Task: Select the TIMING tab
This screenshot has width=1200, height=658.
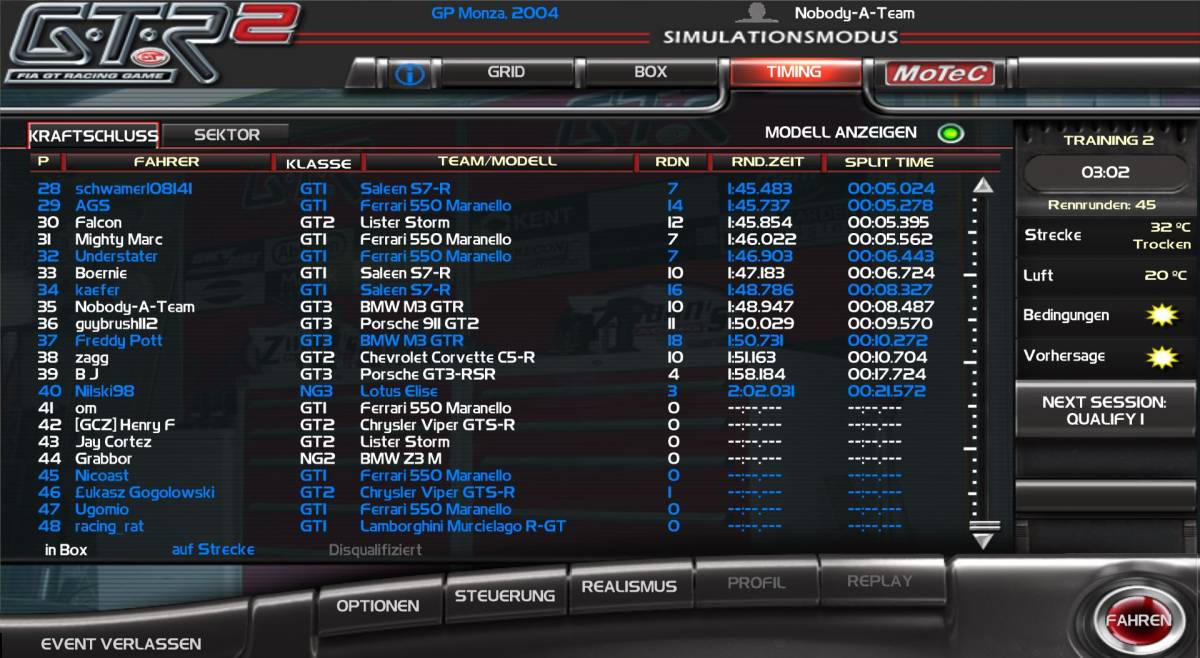Action: tap(794, 72)
